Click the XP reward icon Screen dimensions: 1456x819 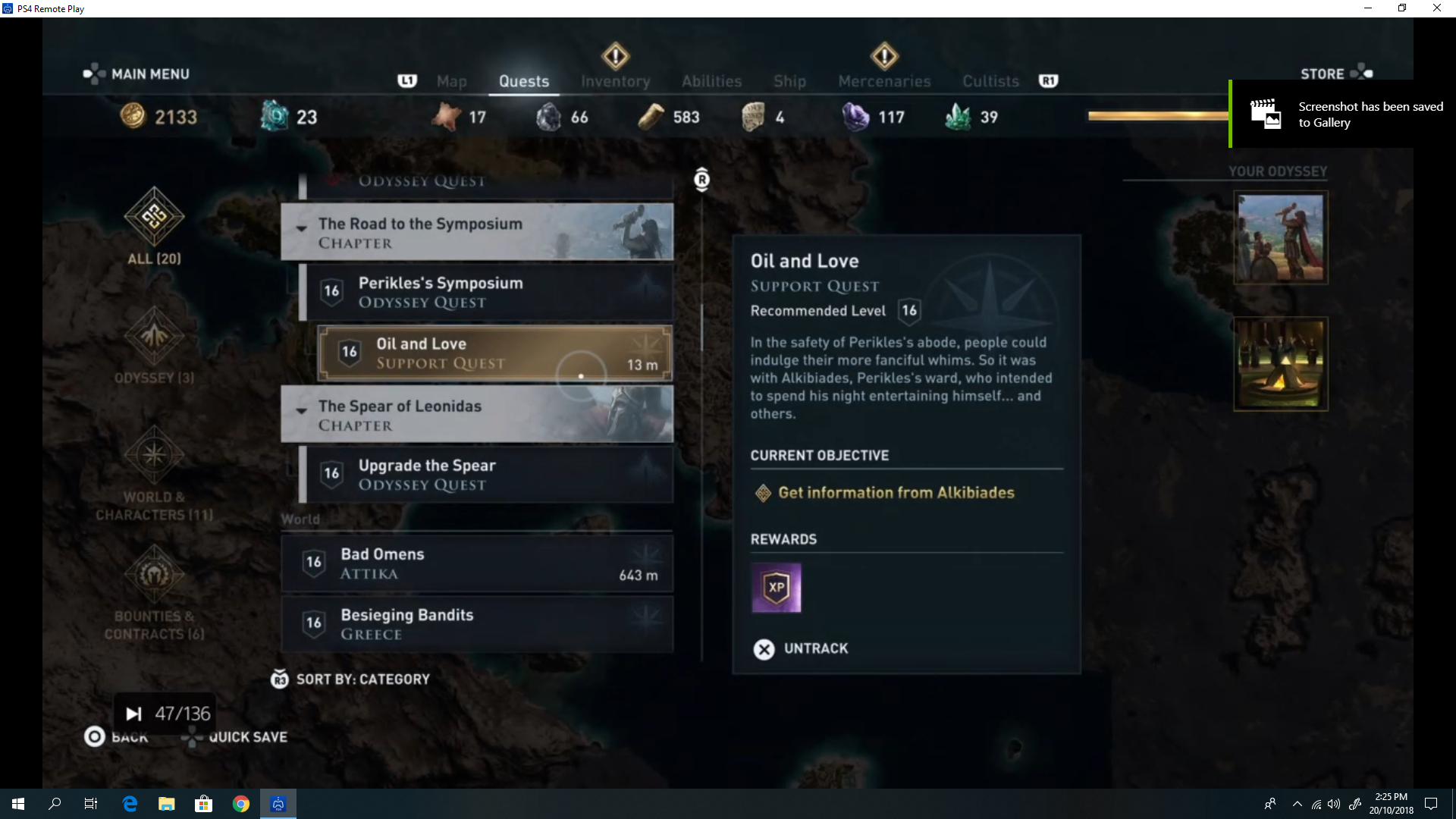point(777,588)
